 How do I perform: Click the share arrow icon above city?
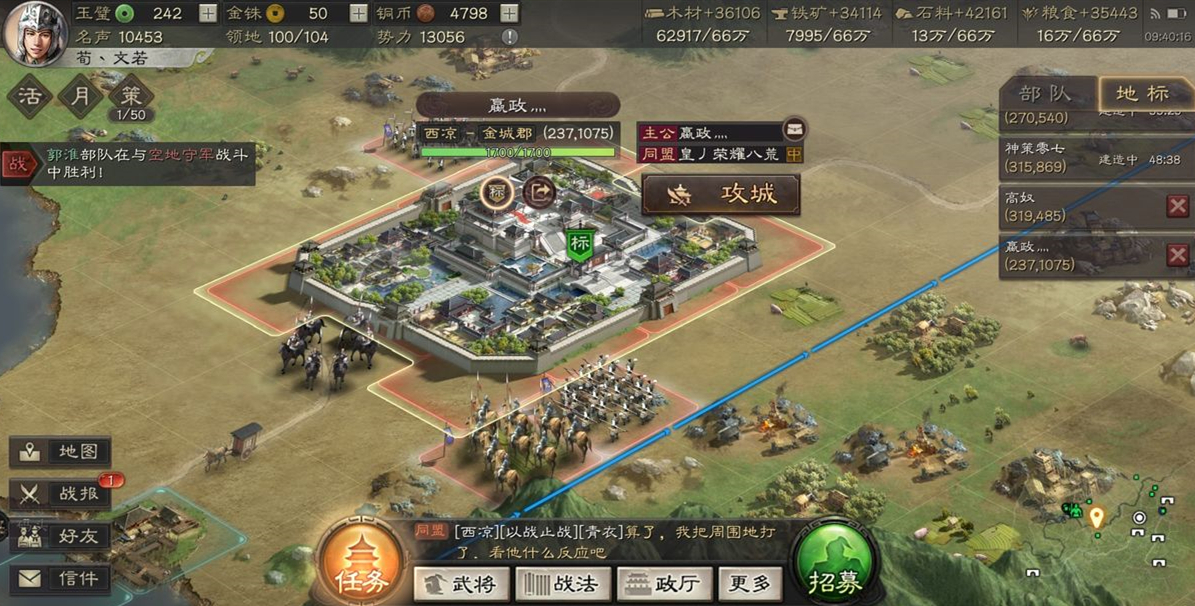[x=539, y=190]
